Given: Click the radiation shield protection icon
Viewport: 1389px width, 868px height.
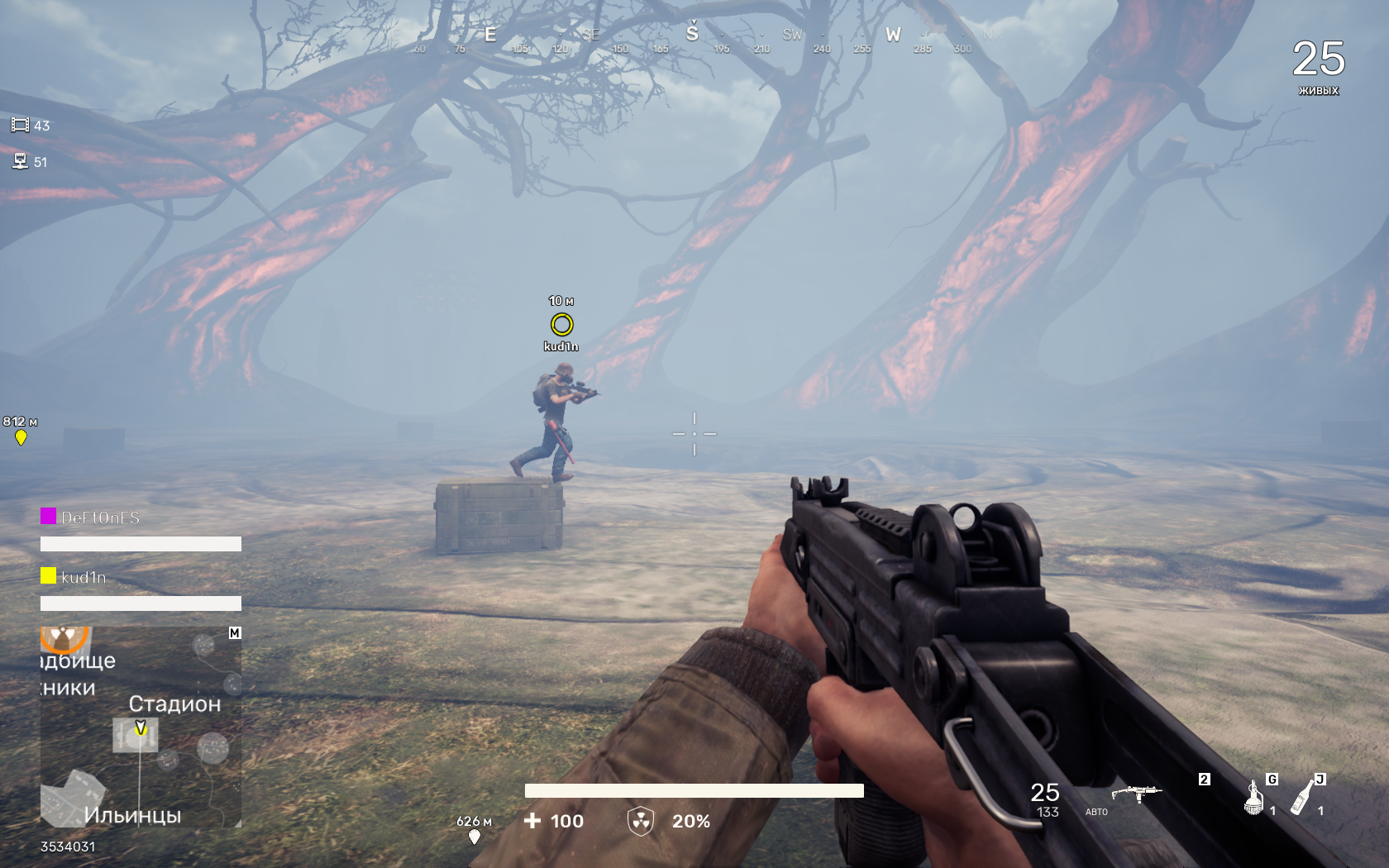Looking at the screenshot, I should point(641,821).
